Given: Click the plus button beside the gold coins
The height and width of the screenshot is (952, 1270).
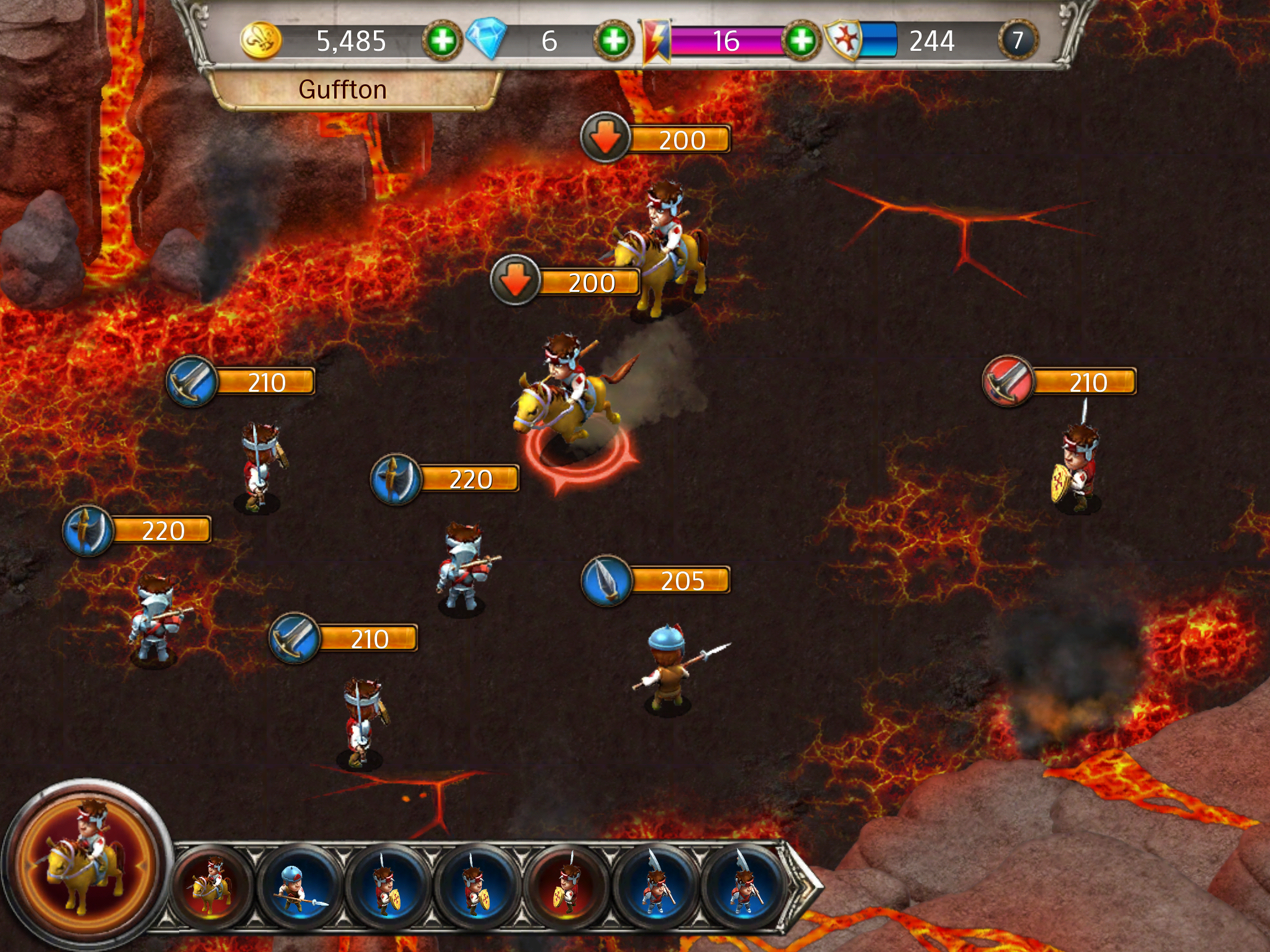Looking at the screenshot, I should click(442, 41).
